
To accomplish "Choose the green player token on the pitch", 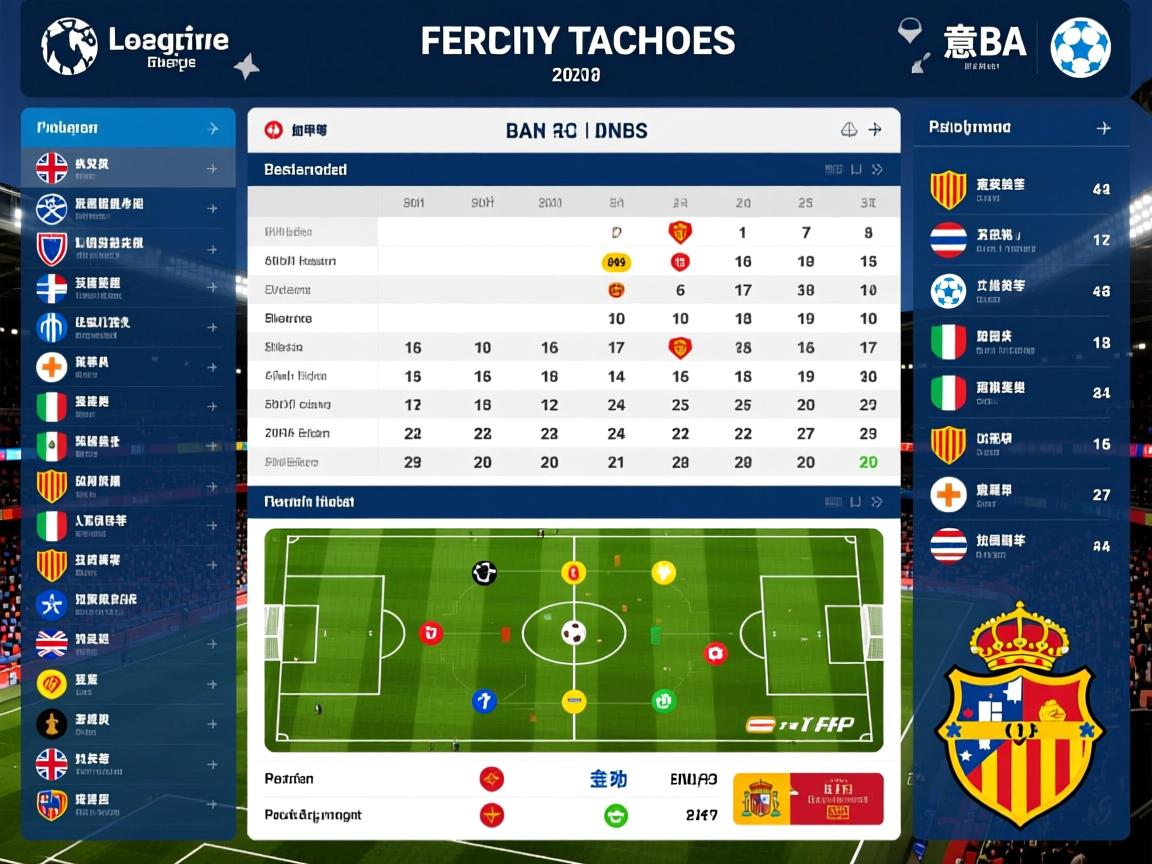I will point(664,701).
